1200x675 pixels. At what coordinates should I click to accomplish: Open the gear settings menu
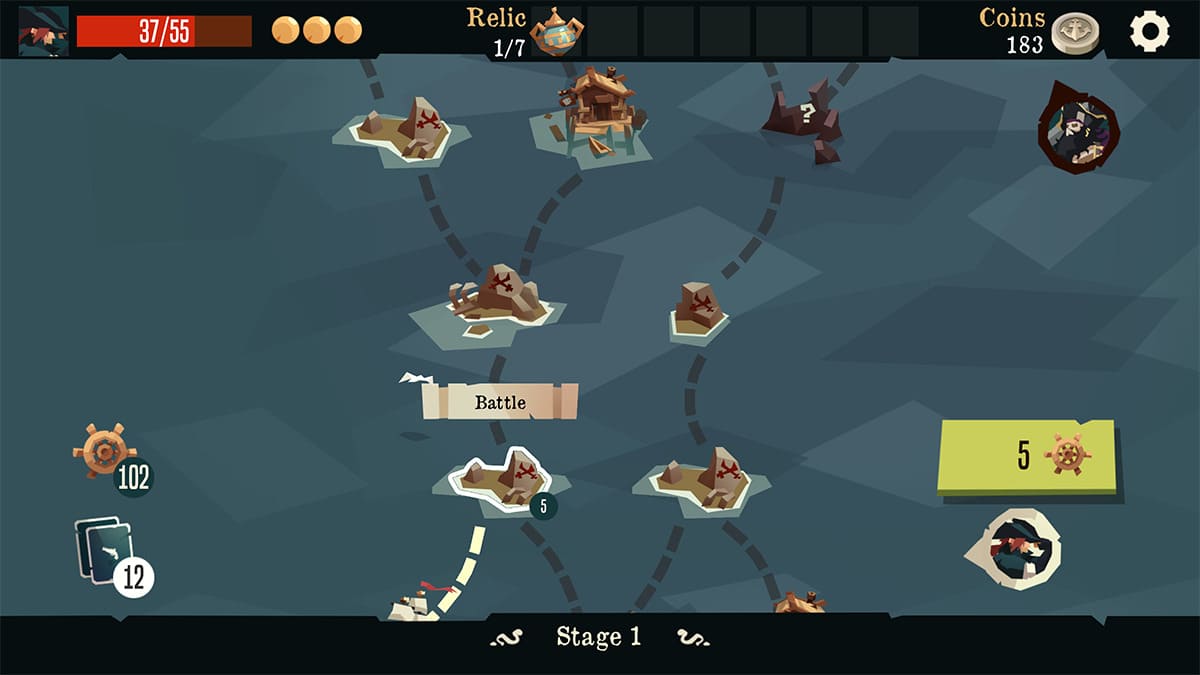(x=1149, y=32)
